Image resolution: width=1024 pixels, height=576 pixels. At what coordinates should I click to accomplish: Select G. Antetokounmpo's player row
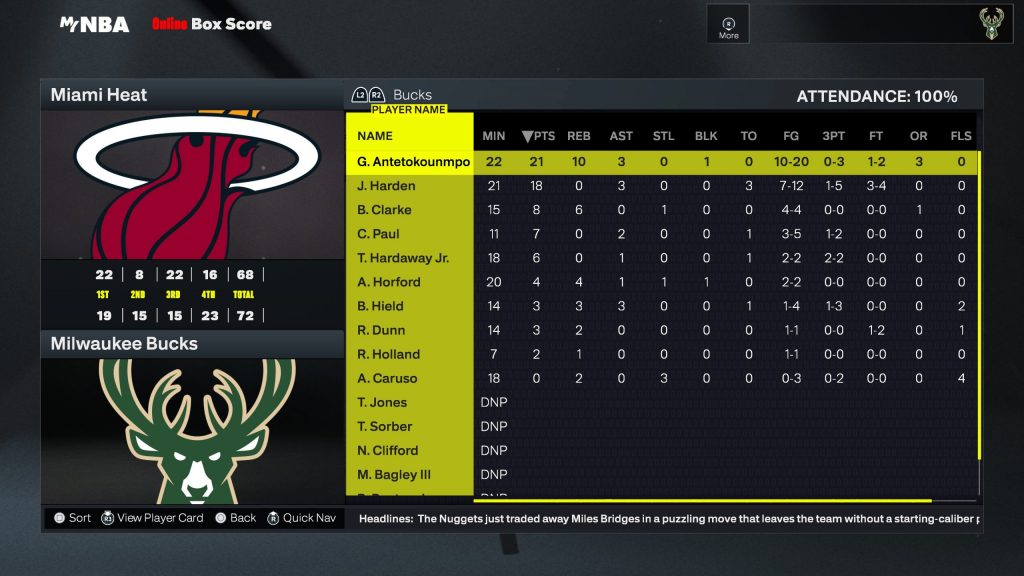pyautogui.click(x=413, y=162)
